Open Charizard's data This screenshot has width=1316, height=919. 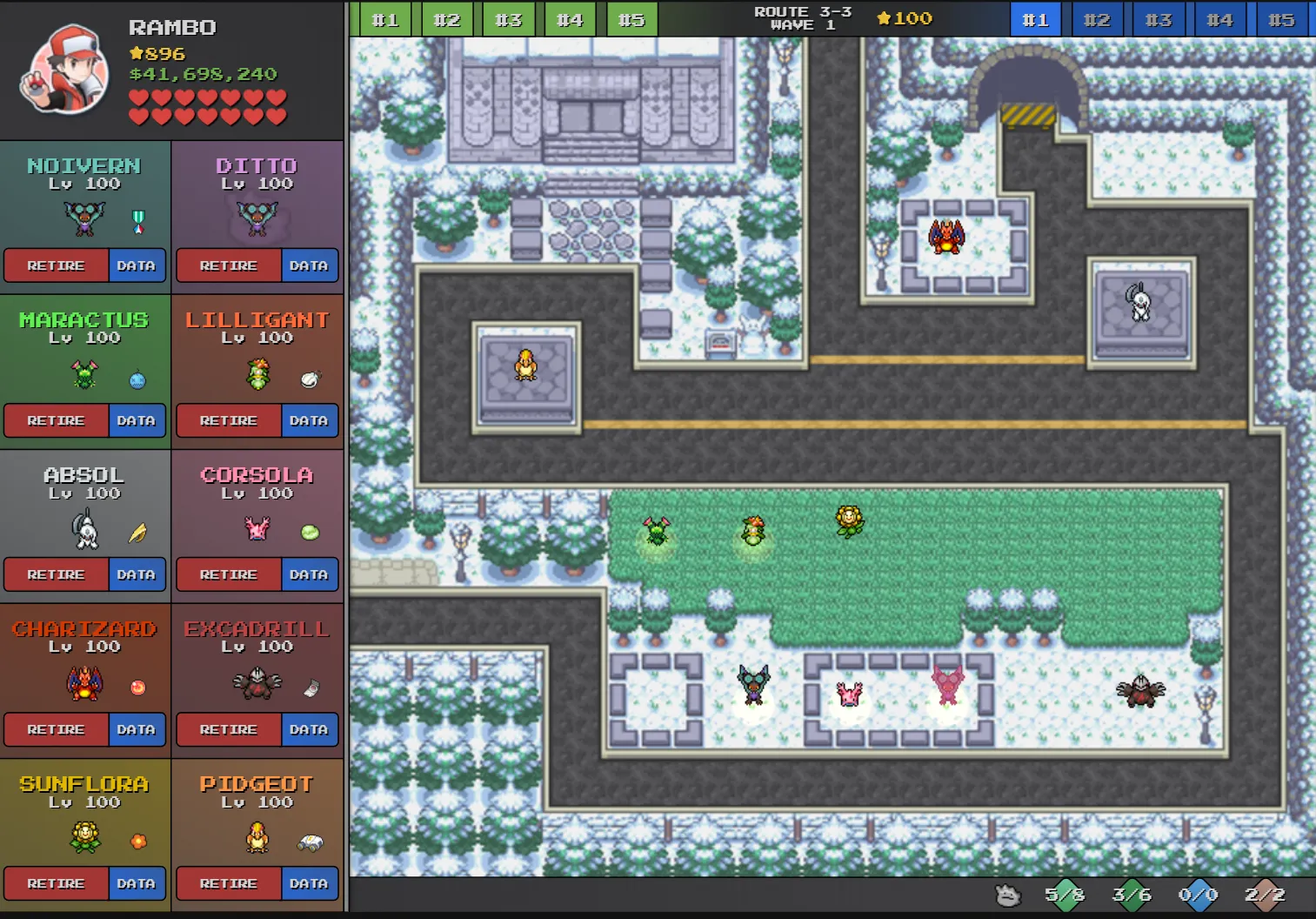pyautogui.click(x=137, y=729)
